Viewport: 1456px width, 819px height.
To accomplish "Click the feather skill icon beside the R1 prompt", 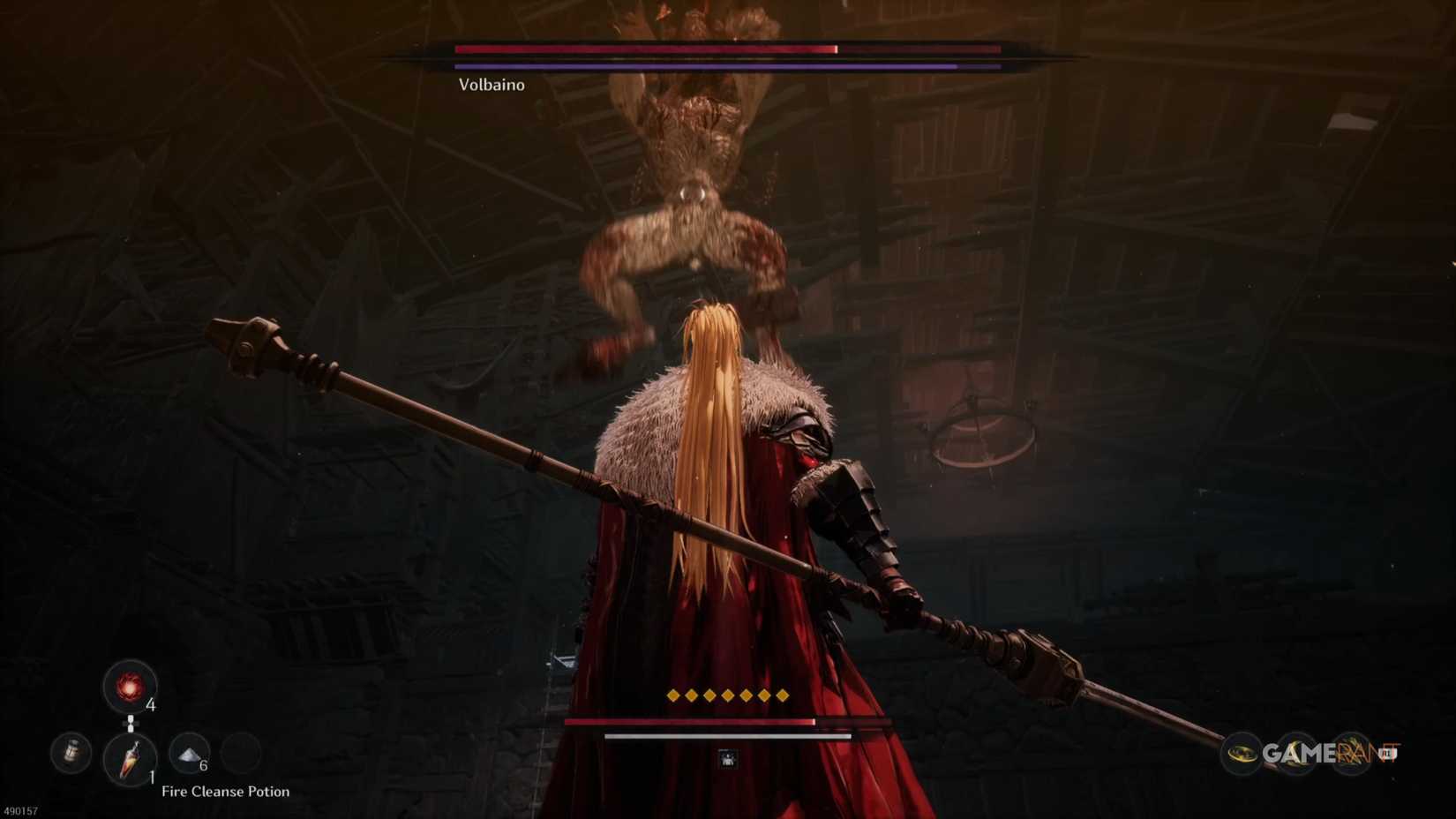I will click(x=1352, y=752).
